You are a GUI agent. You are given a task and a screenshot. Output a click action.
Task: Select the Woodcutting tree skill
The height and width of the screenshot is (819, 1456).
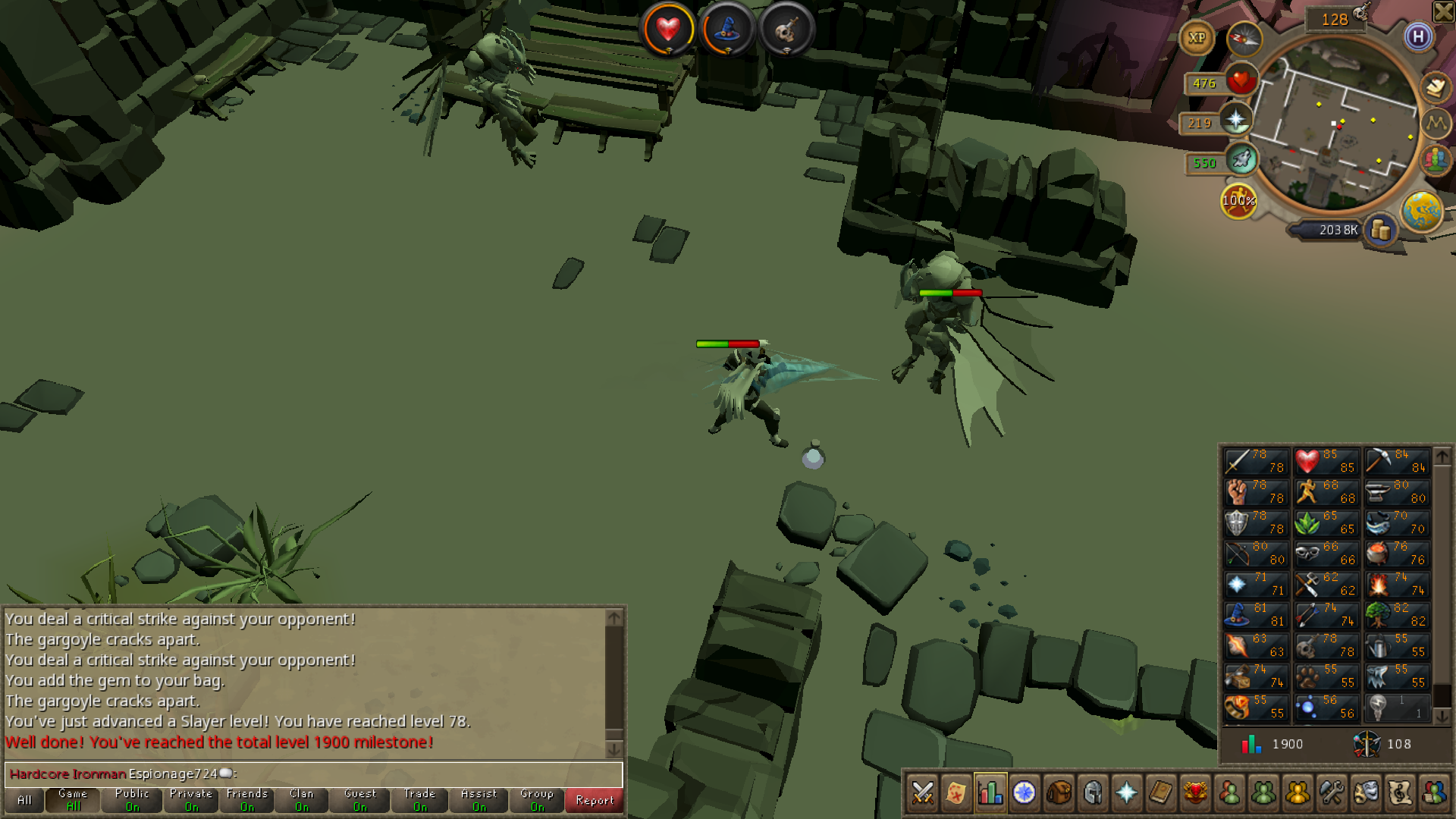[x=1396, y=614]
